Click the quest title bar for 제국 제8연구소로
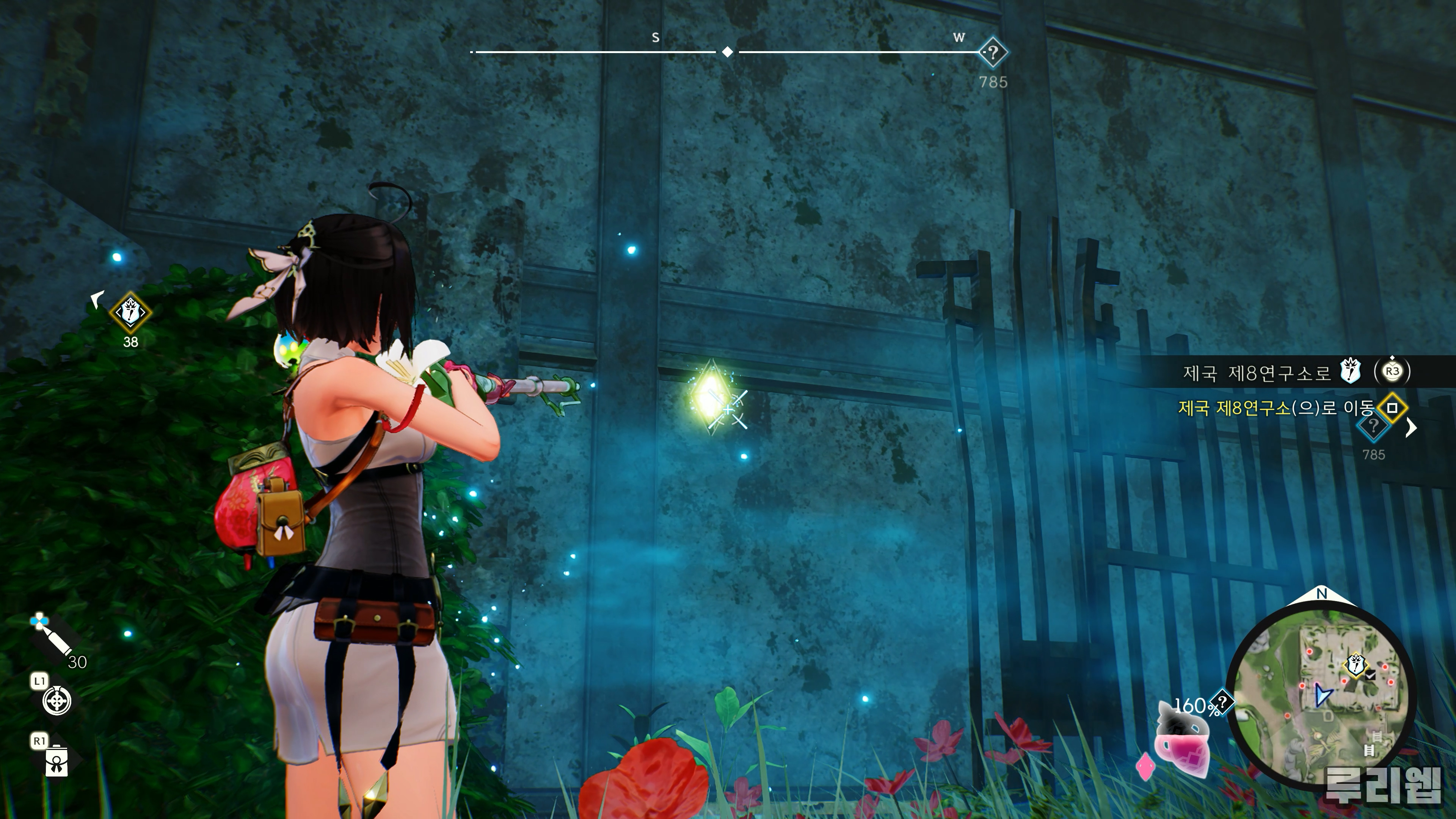 [1257, 372]
